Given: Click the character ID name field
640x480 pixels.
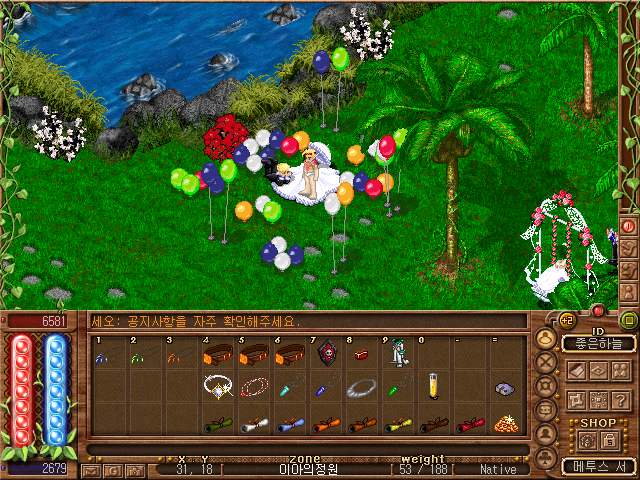Looking at the screenshot, I should [x=598, y=343].
